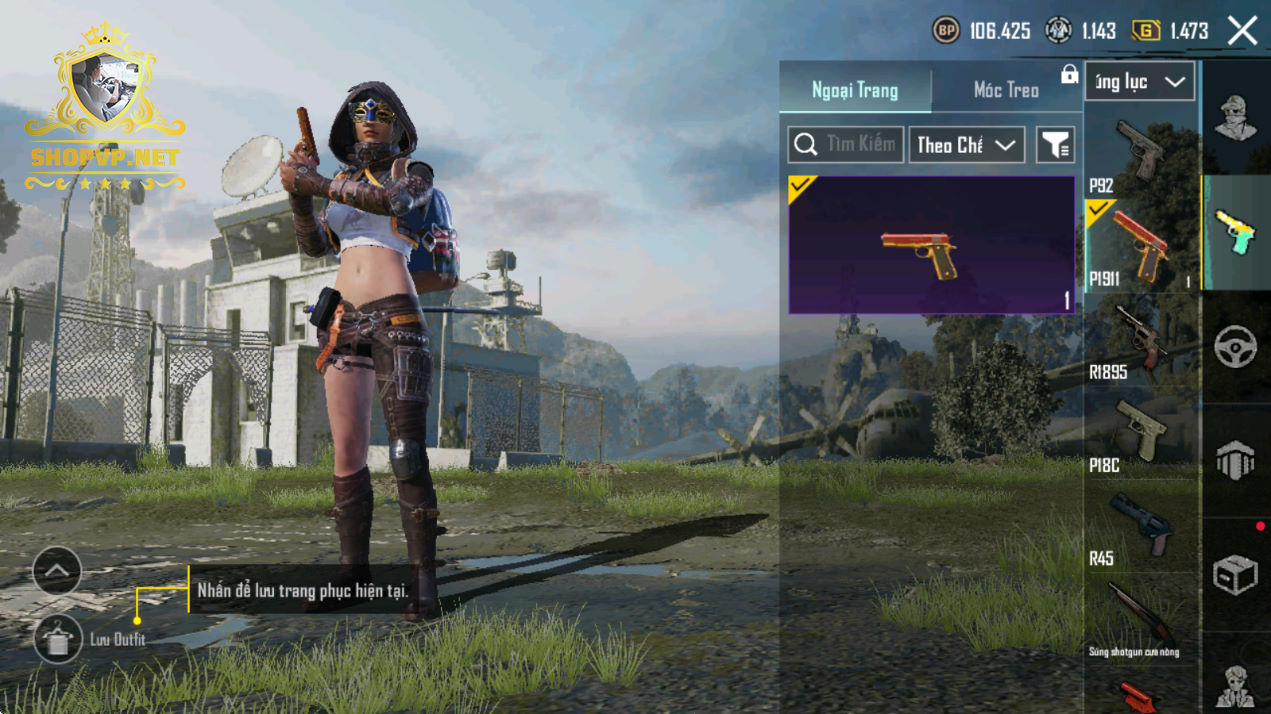Pick the R1895 revolver entry
The image size is (1271, 714).
click(1139, 340)
